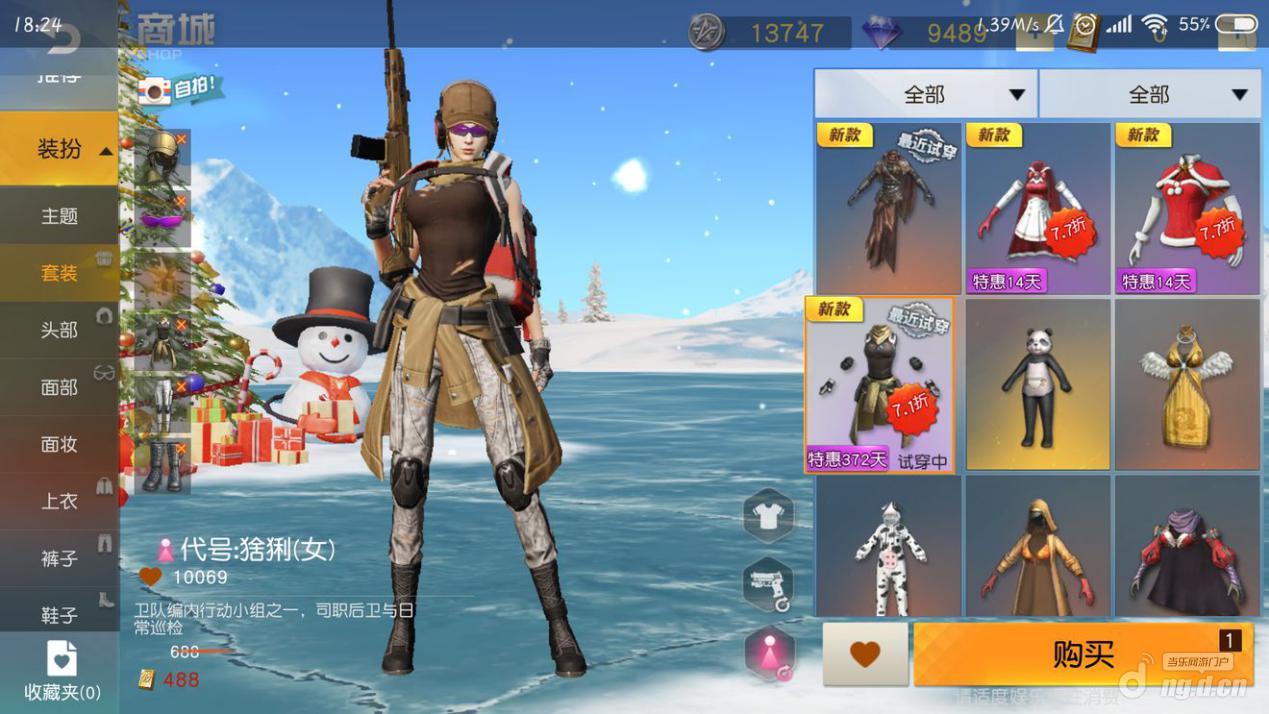Select the 套装 outfit set tab
This screenshot has height=714, width=1269.
pyautogui.click(x=59, y=273)
